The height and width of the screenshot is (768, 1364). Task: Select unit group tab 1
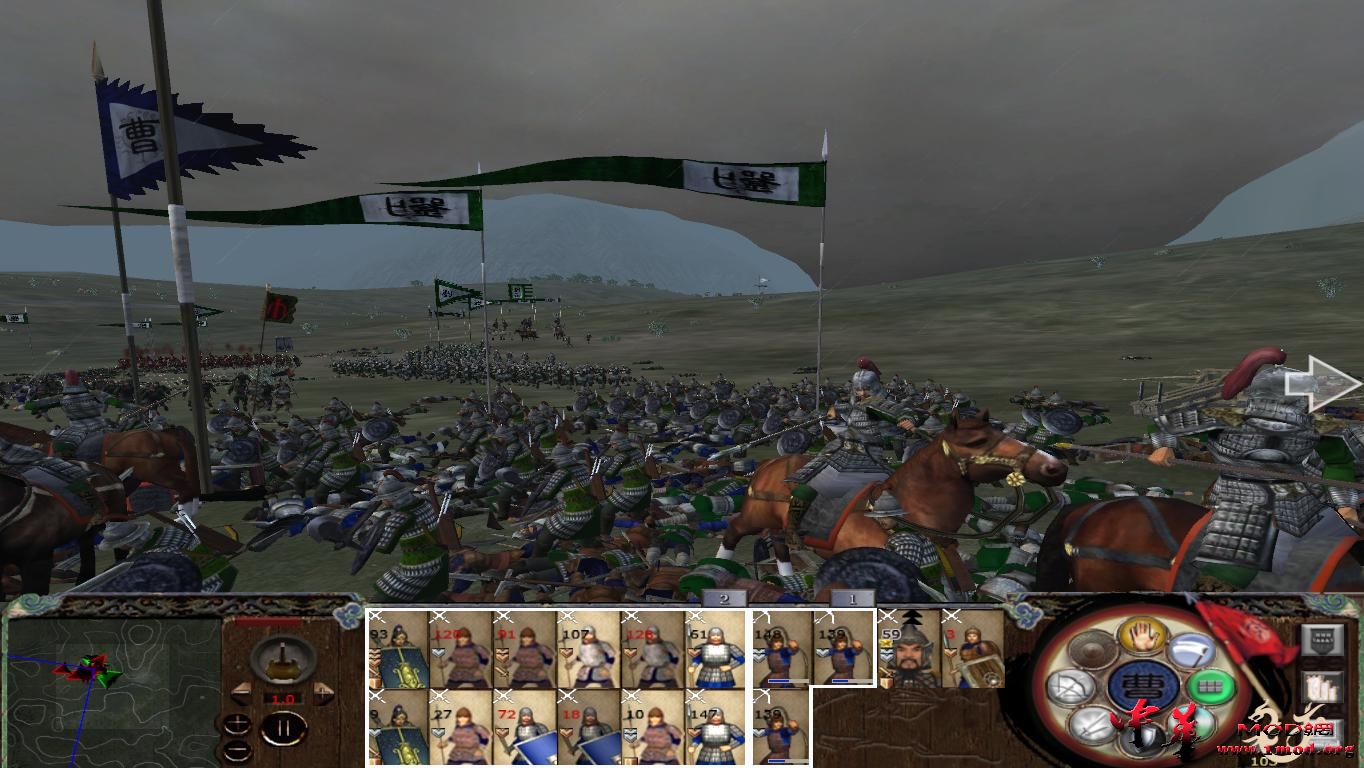[x=852, y=600]
